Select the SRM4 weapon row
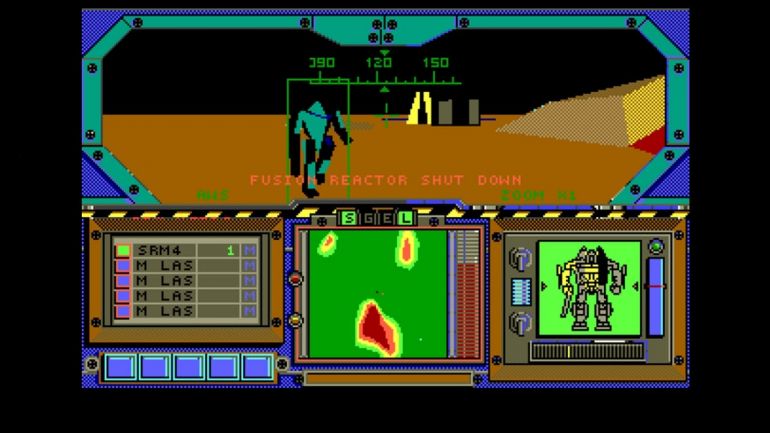This screenshot has height=433, width=770. (x=185, y=250)
